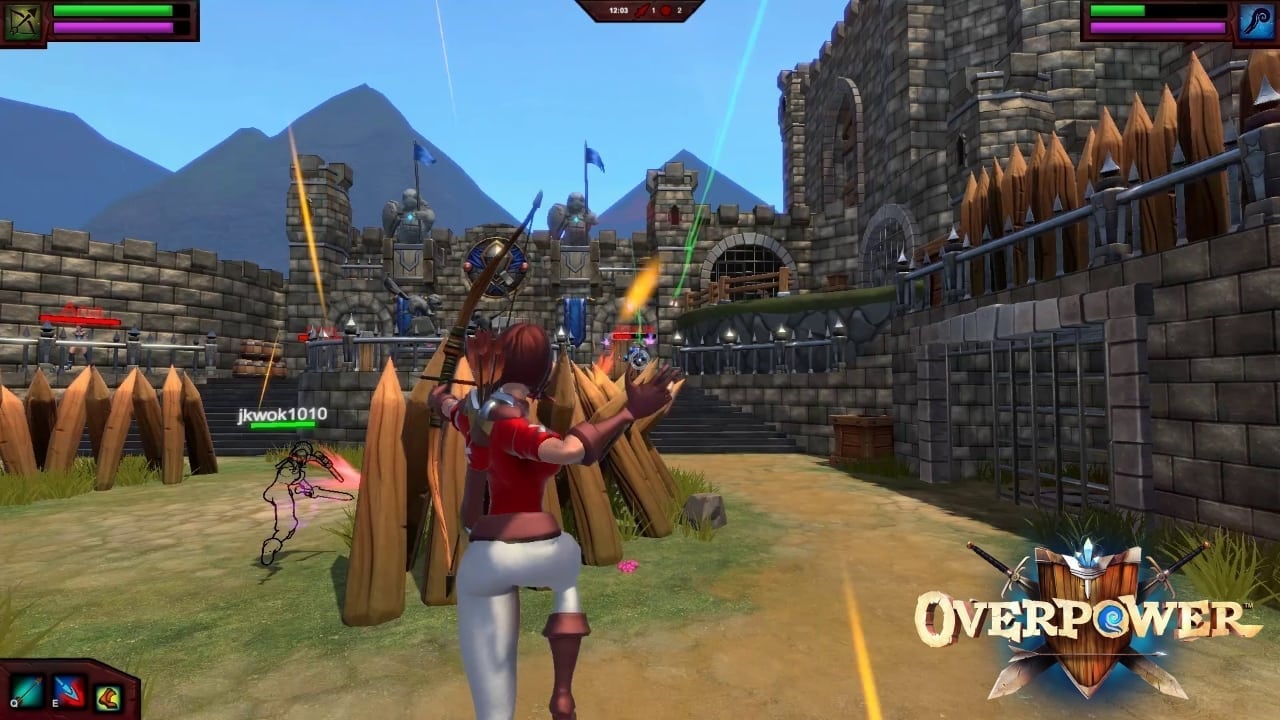This screenshot has height=720, width=1280.
Task: Select the archer bow class portrait
Action: [x=21, y=21]
